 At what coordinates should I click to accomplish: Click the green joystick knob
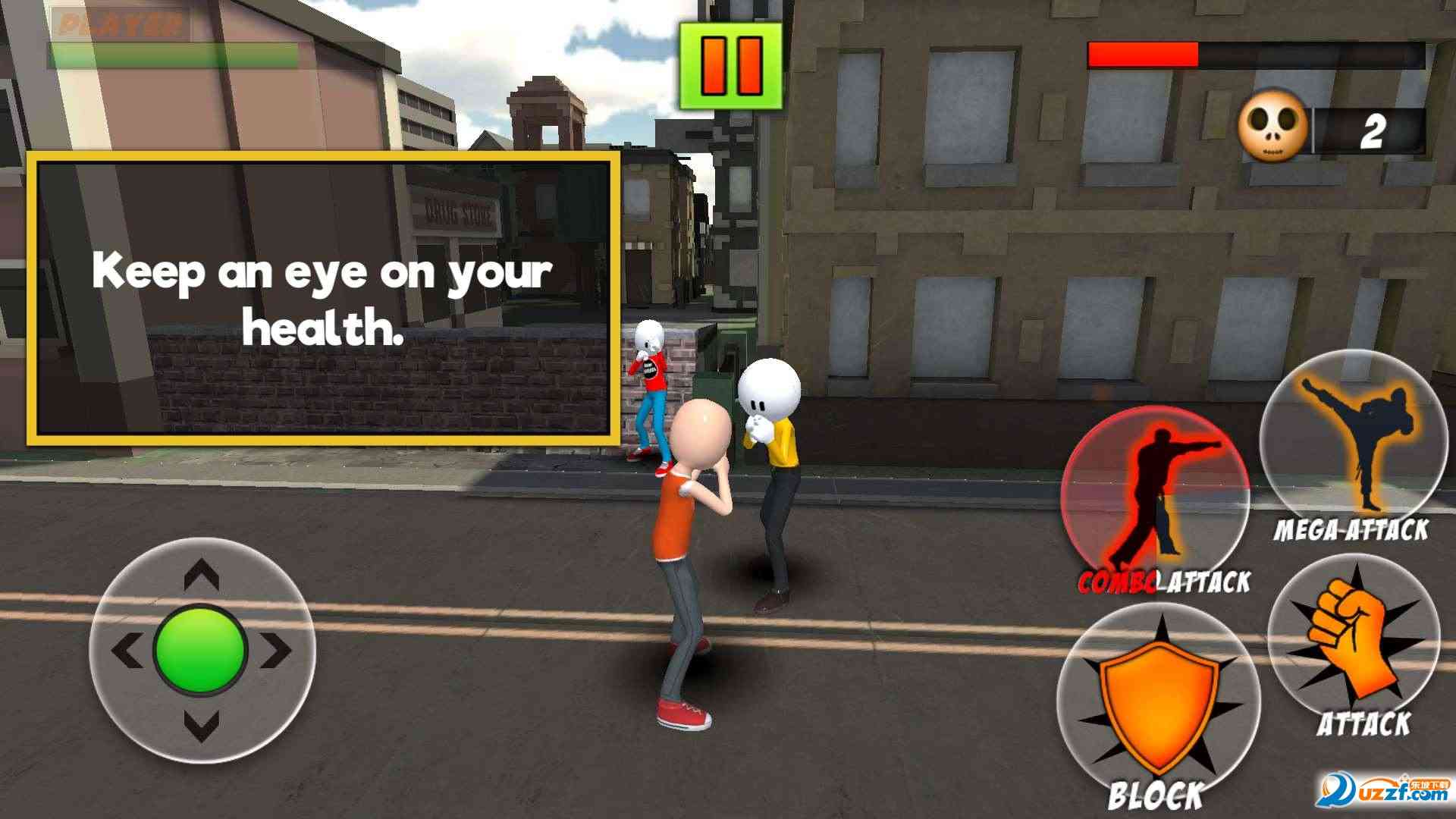[x=201, y=648]
